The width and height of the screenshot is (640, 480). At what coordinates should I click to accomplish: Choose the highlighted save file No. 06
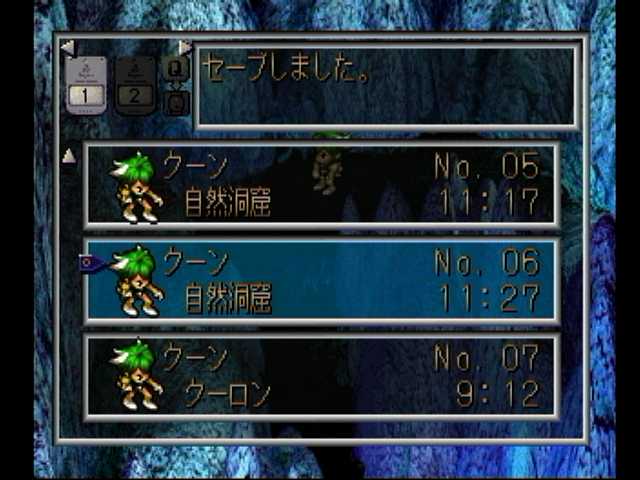pos(321,280)
